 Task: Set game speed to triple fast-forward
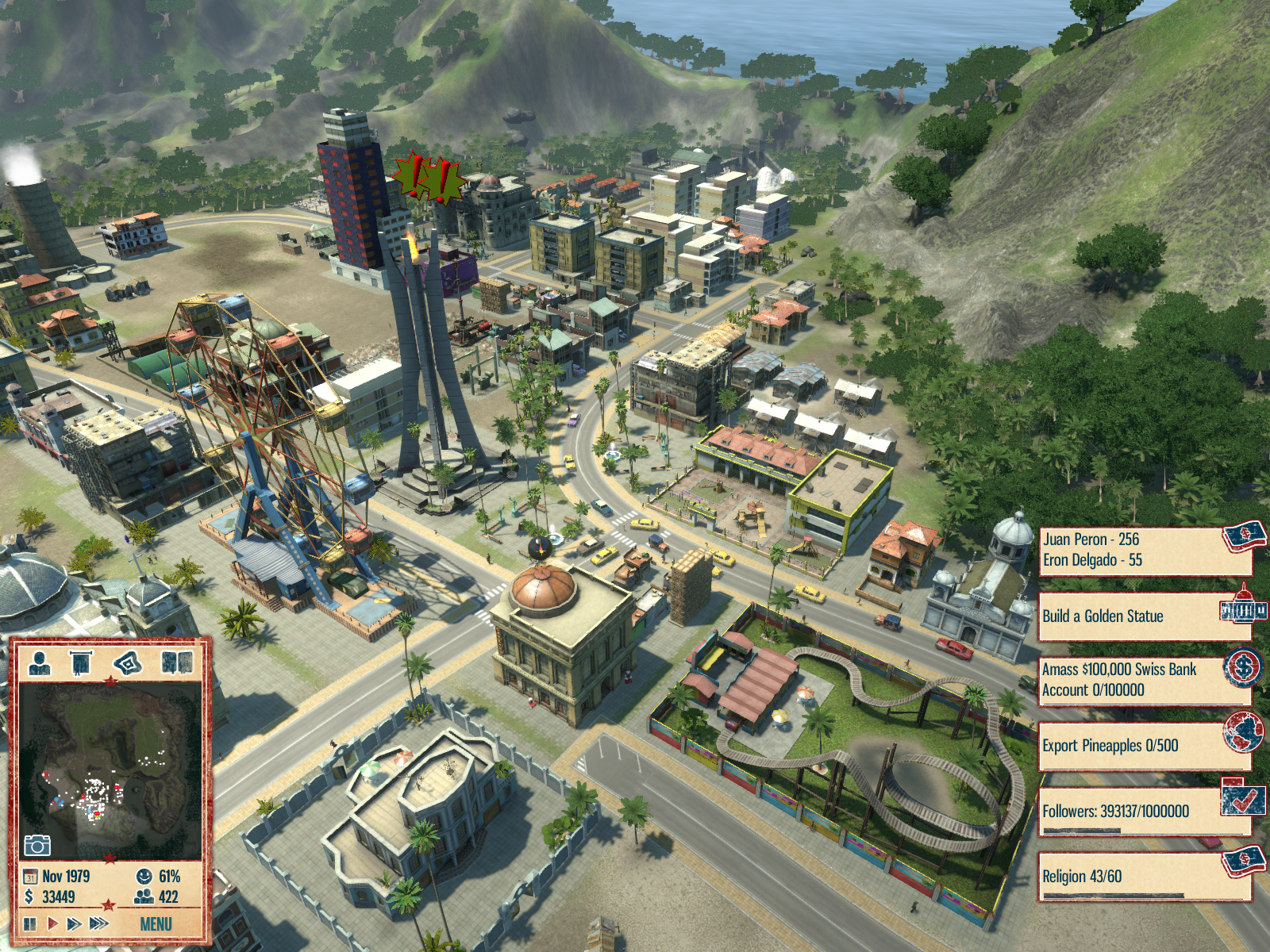(x=99, y=923)
